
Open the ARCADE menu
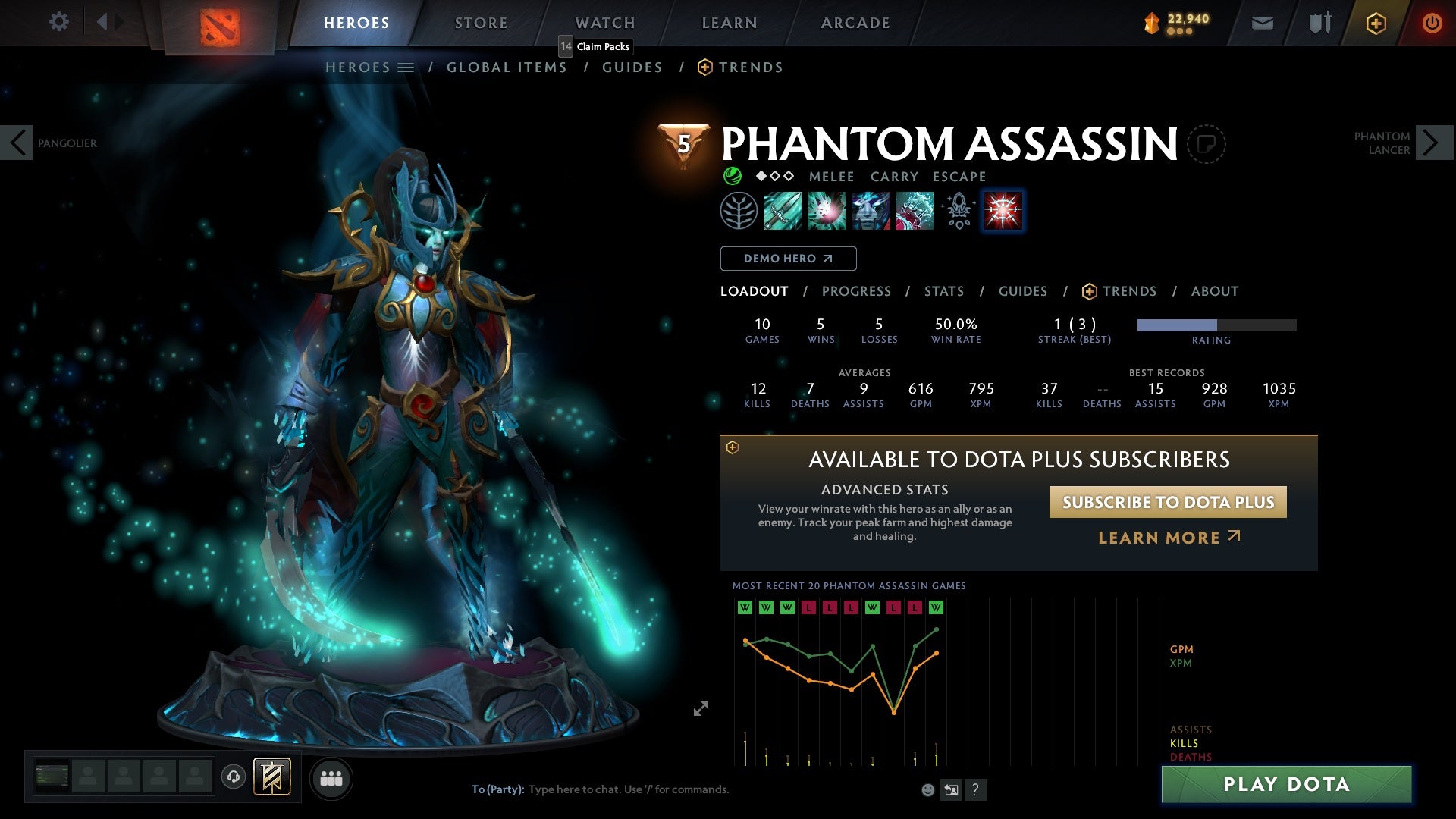point(855,22)
